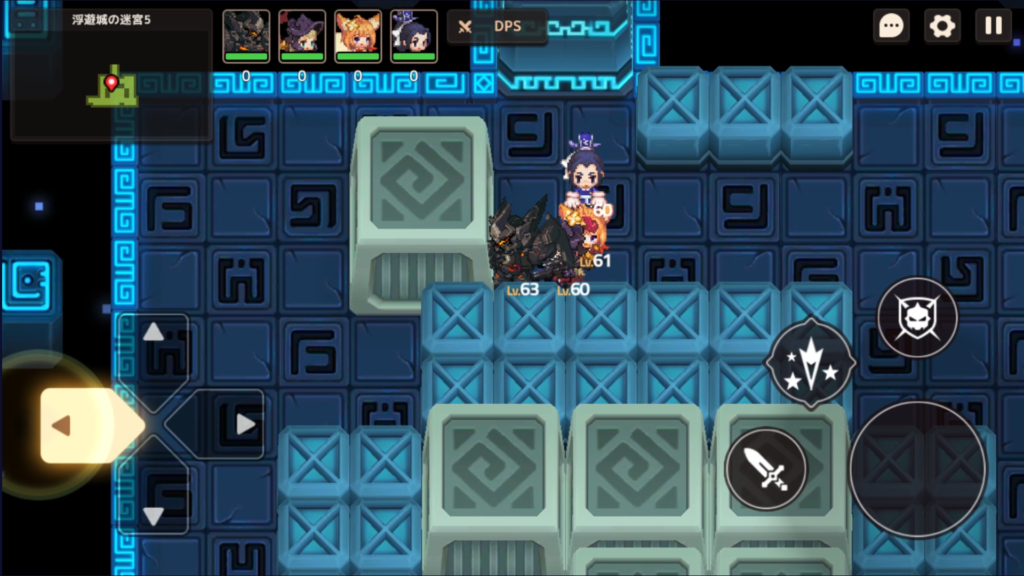
Task: Select the dark-haired hero party portrait
Action: tap(414, 35)
